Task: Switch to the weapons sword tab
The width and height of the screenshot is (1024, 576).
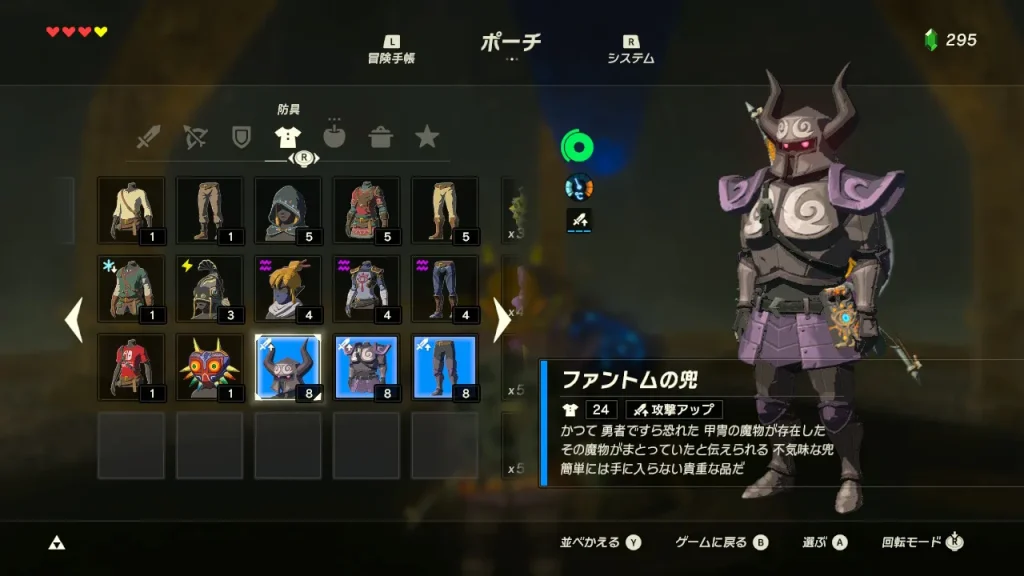Action: [148, 137]
